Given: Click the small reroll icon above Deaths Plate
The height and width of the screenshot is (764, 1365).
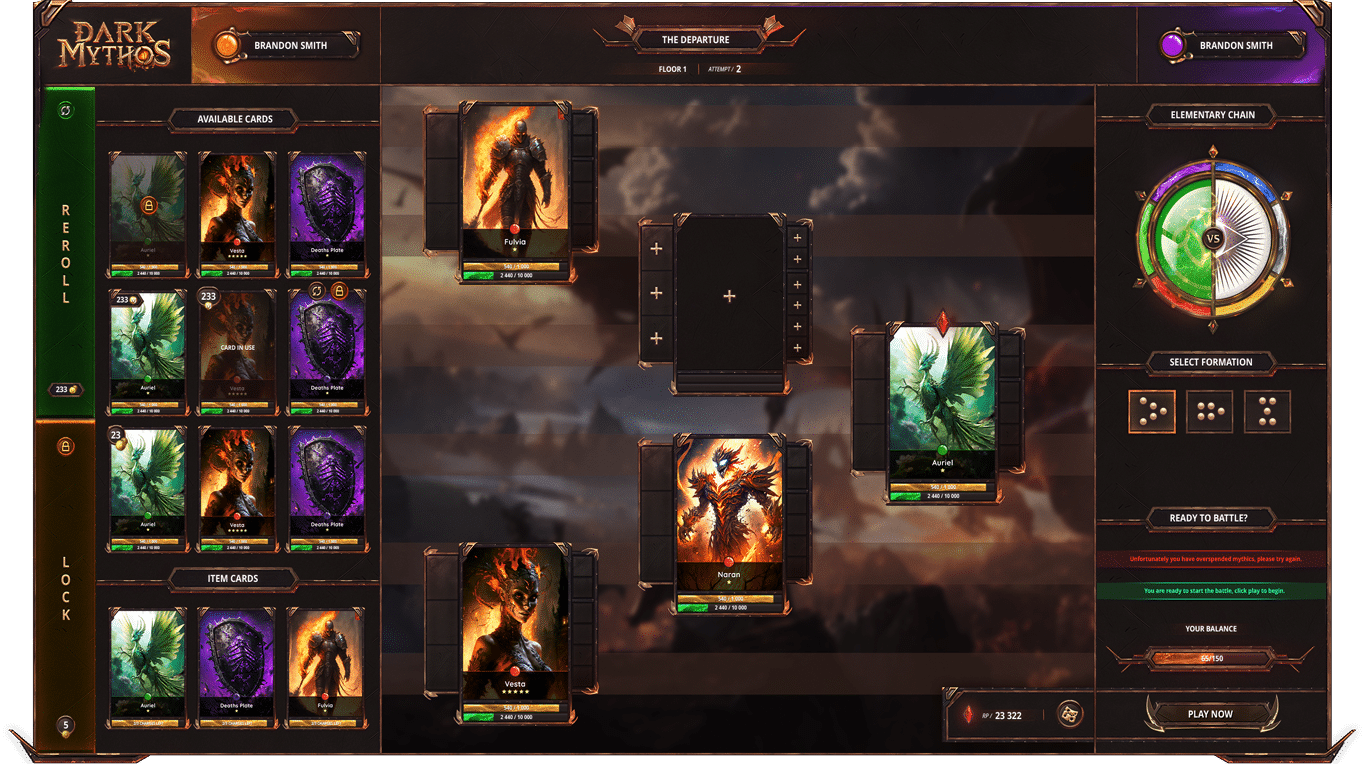Looking at the screenshot, I should (x=316, y=290).
